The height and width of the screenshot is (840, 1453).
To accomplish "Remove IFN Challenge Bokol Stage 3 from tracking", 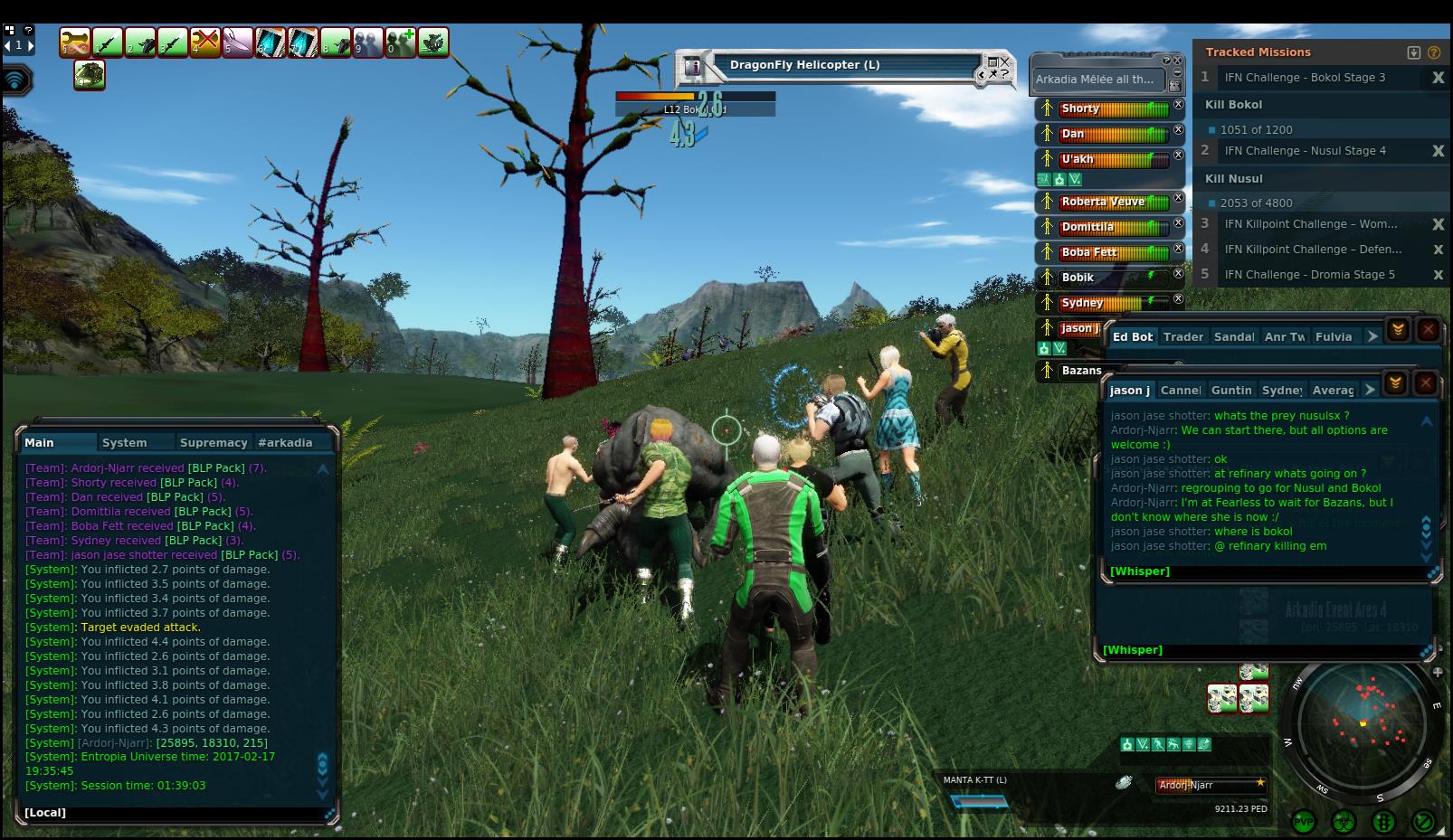I will coord(1438,78).
